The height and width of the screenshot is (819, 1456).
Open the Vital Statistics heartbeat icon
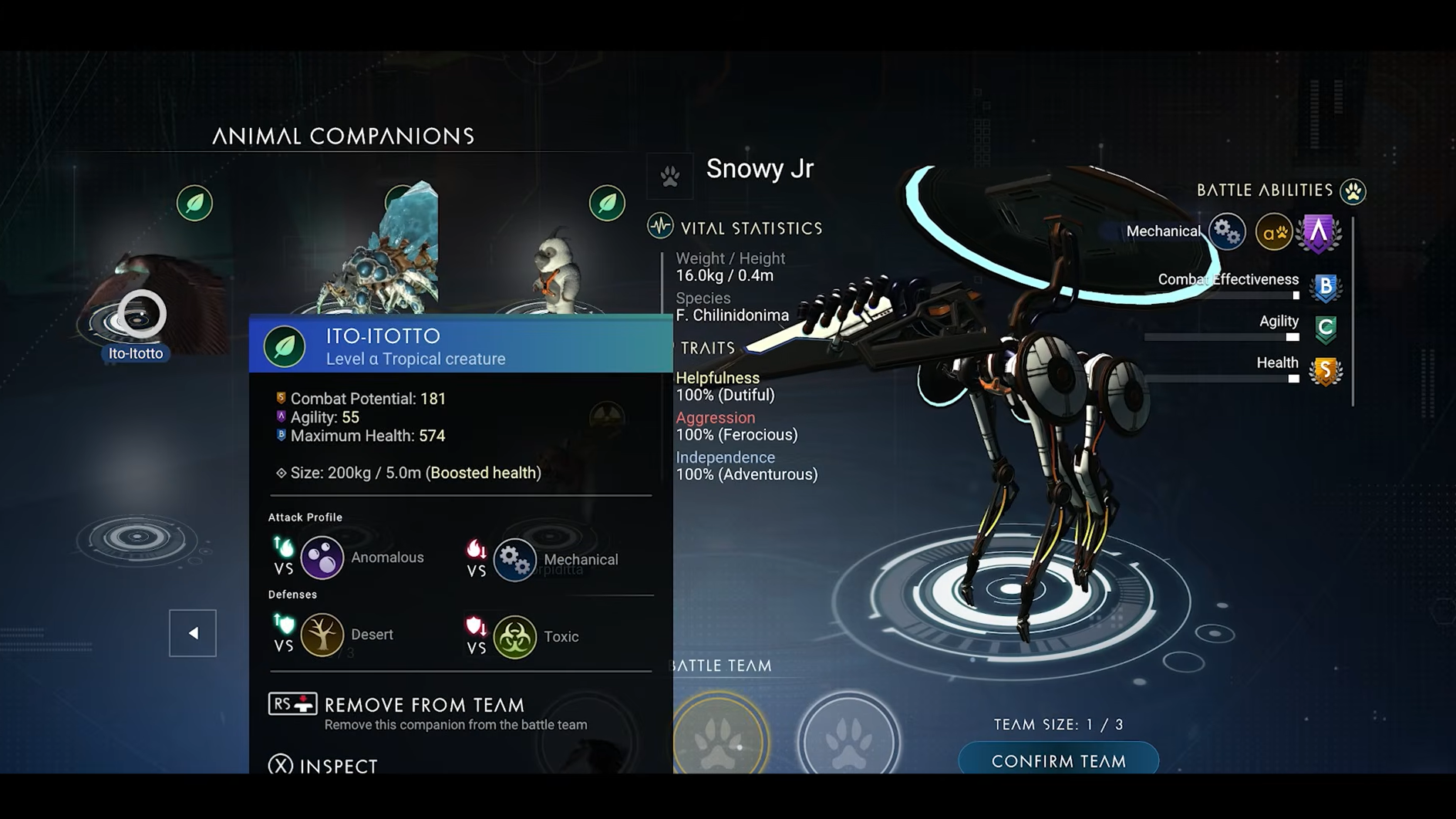pos(660,227)
